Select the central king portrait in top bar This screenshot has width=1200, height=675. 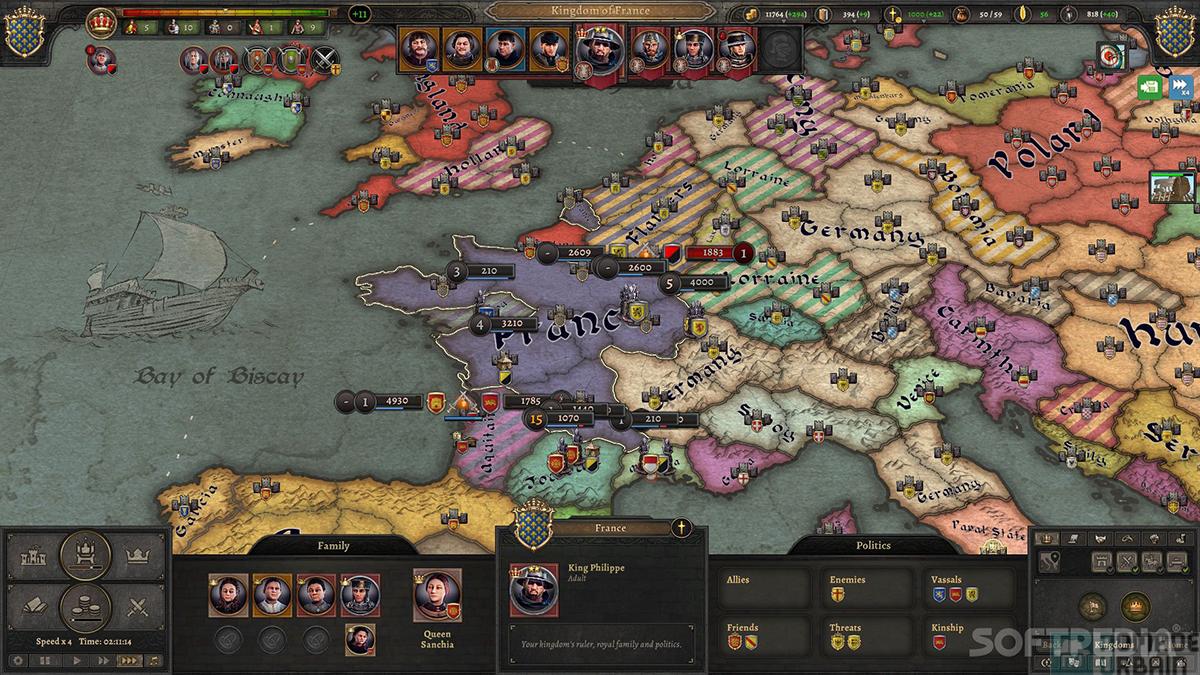click(599, 52)
